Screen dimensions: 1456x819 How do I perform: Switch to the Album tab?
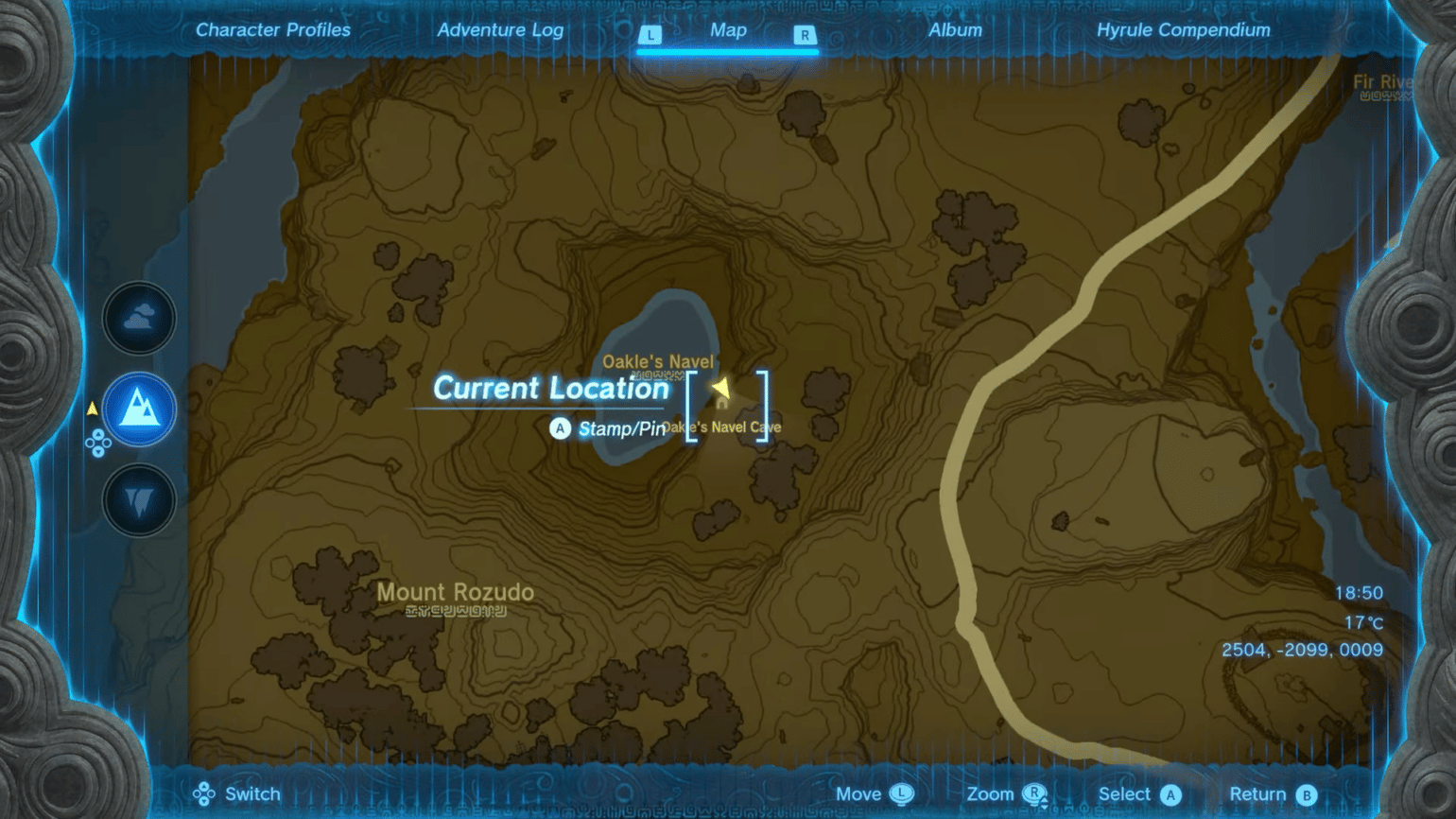[956, 29]
